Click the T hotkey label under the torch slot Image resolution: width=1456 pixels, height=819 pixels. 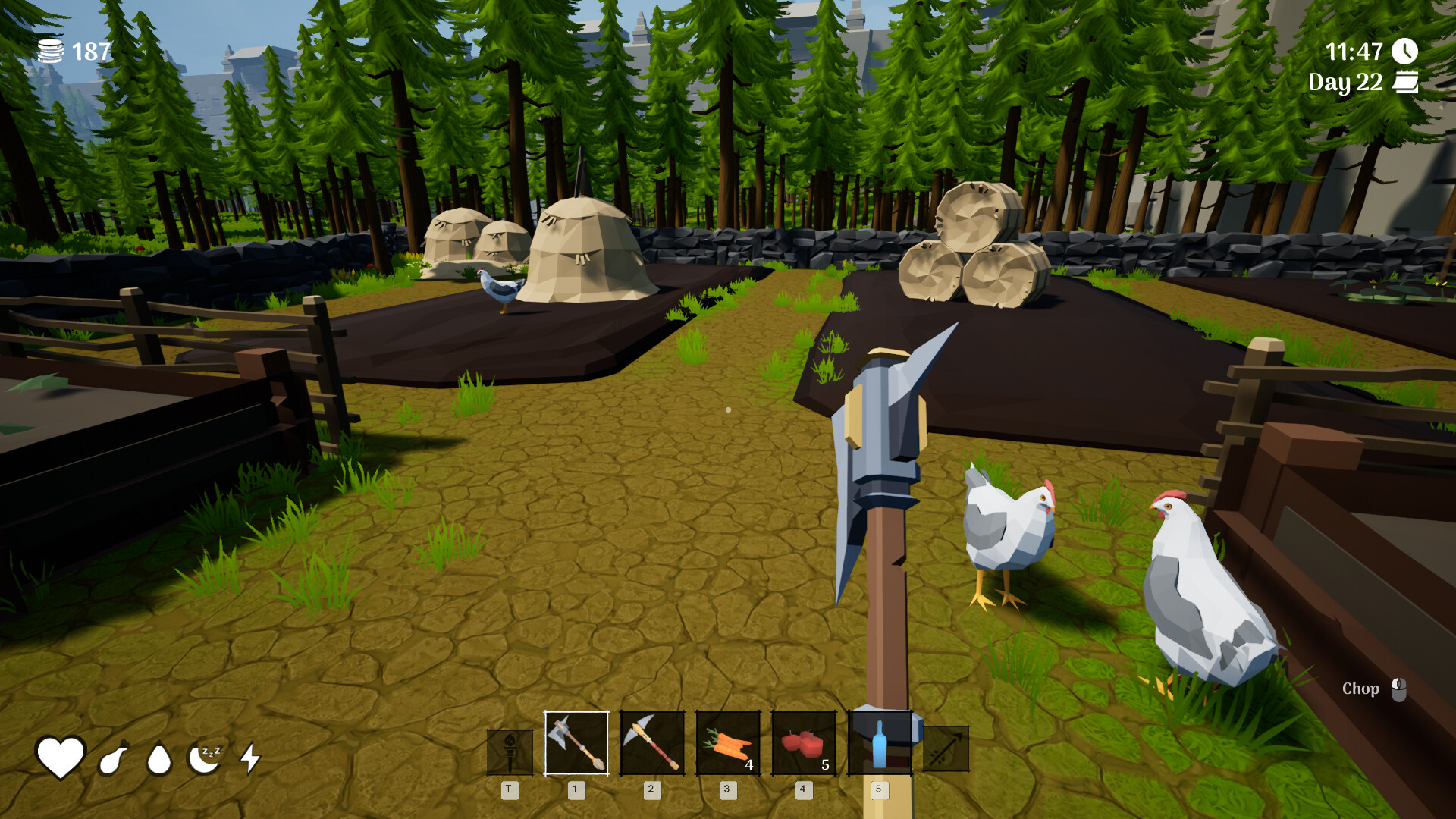point(510,789)
